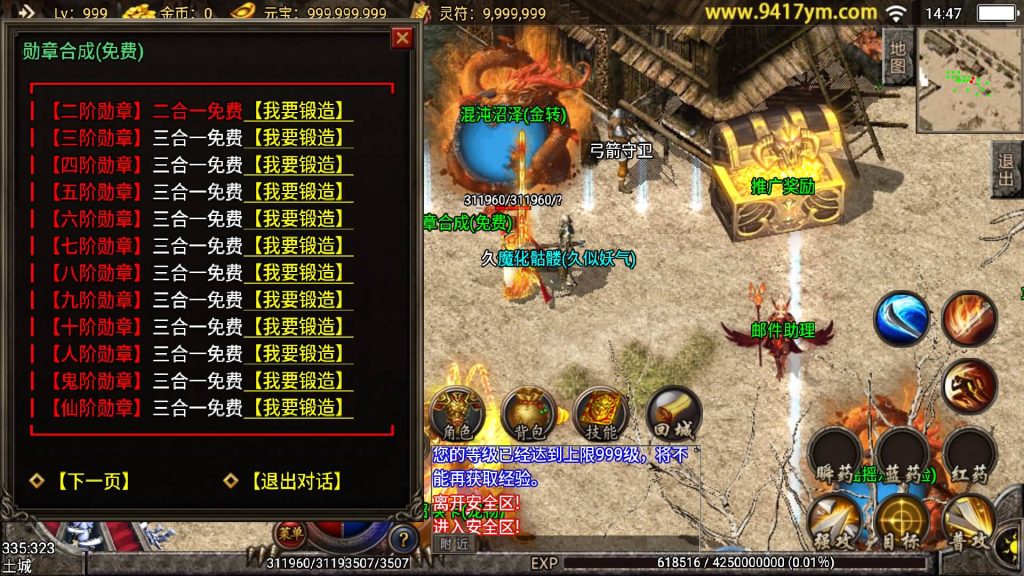Open the 背包 bag inventory
The width and height of the screenshot is (1024, 576).
click(x=529, y=415)
